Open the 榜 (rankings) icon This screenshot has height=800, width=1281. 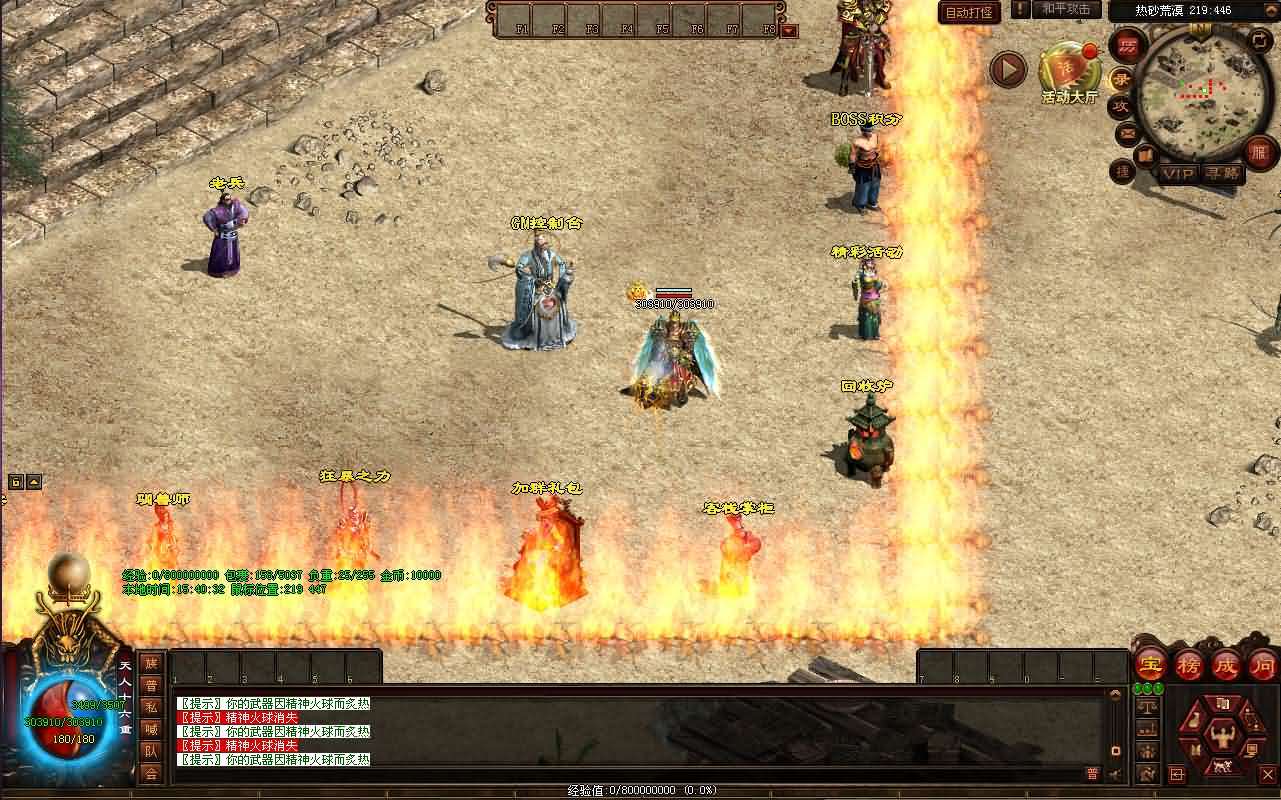point(1190,665)
